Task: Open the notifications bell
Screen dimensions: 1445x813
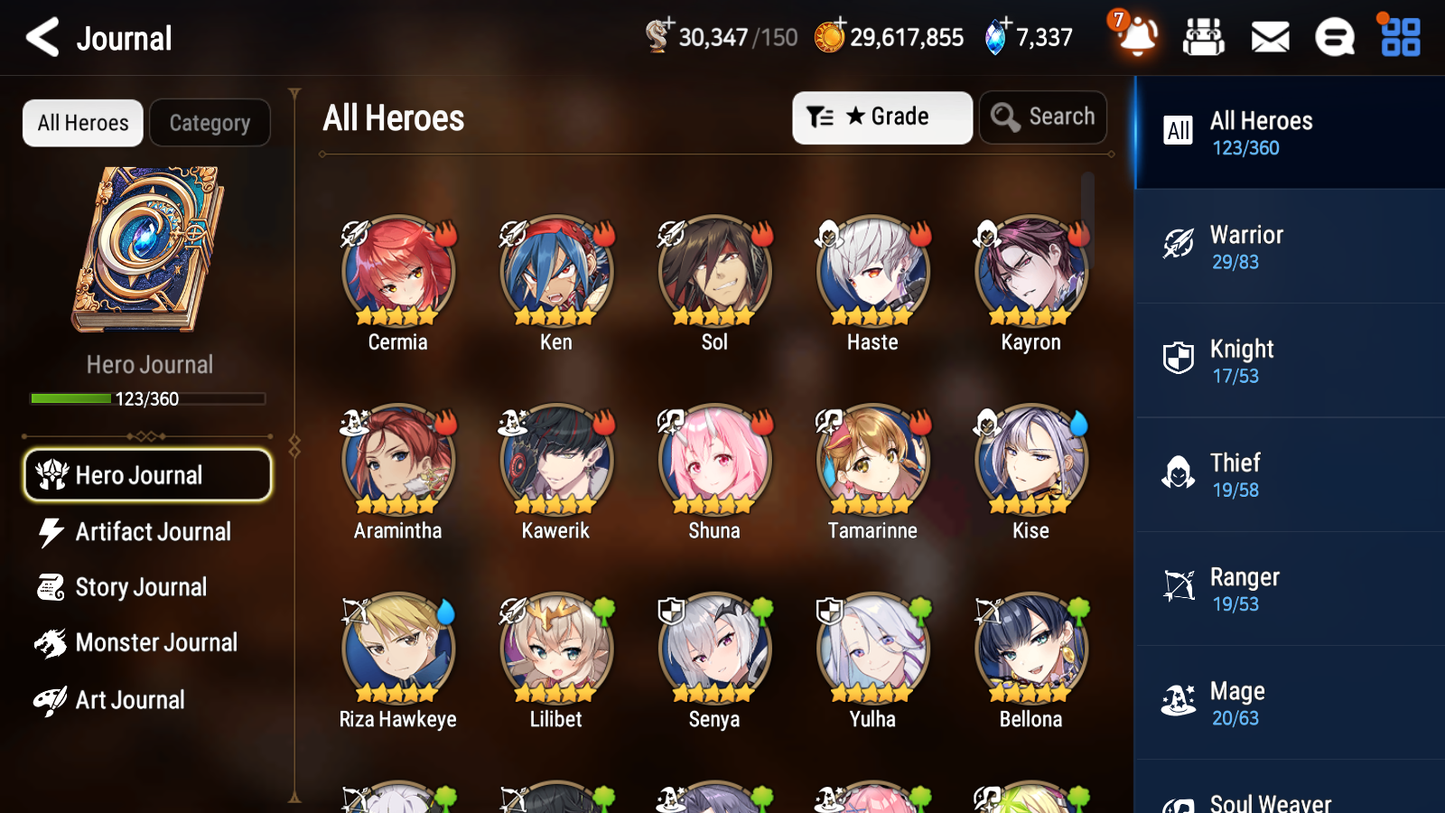Action: [1135, 37]
